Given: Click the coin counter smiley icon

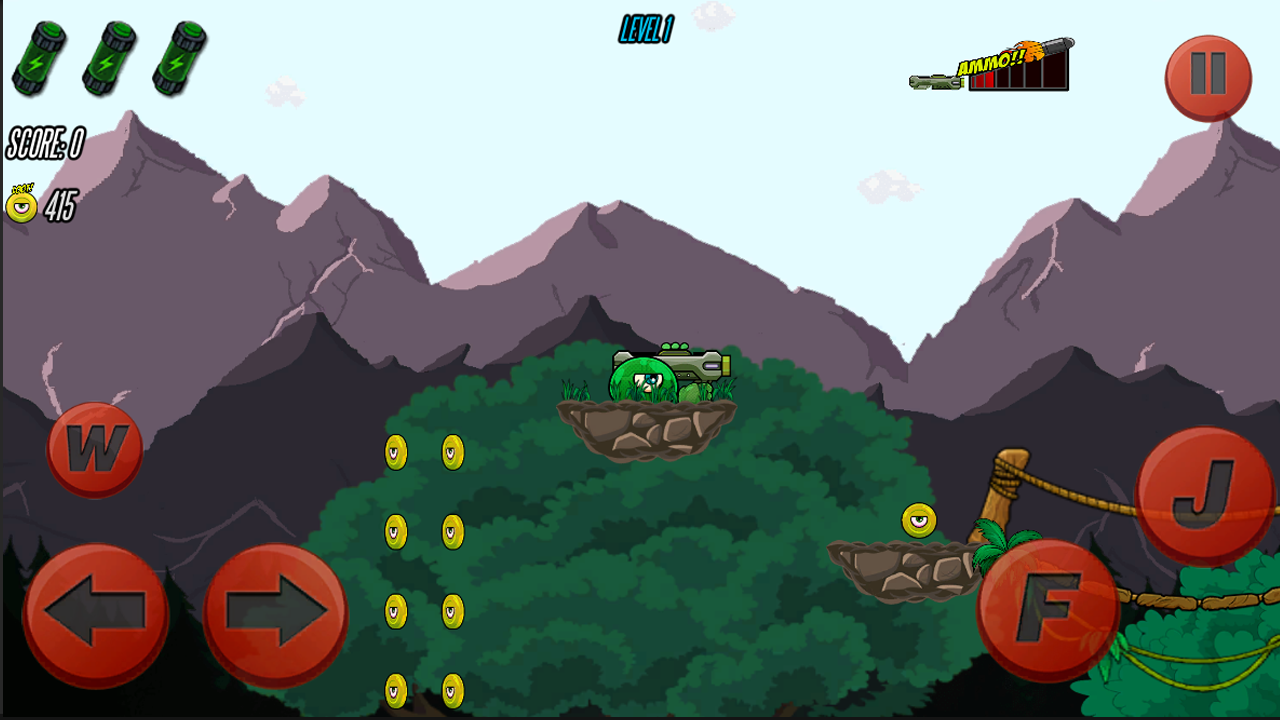Looking at the screenshot, I should pyautogui.click(x=22, y=207).
